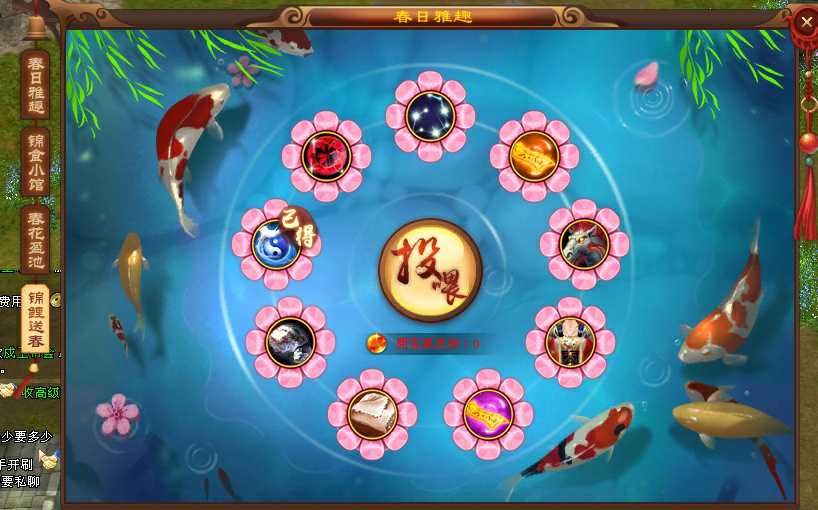
Task: Select the white folded cloth prize
Action: (x=373, y=414)
